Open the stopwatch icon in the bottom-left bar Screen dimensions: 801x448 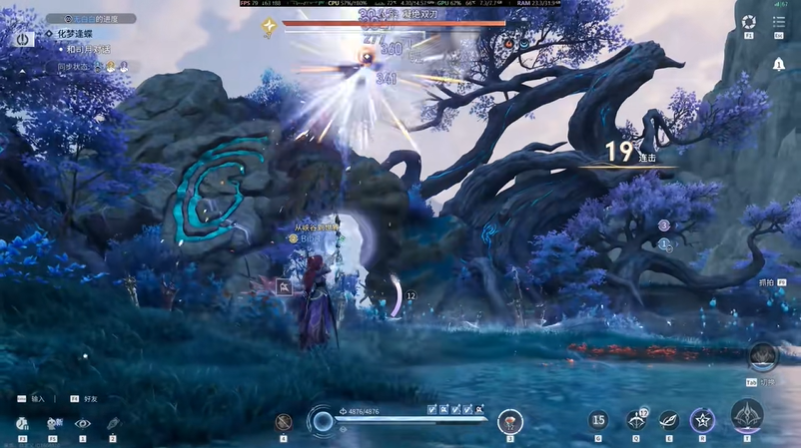pyautogui.click(x=22, y=424)
